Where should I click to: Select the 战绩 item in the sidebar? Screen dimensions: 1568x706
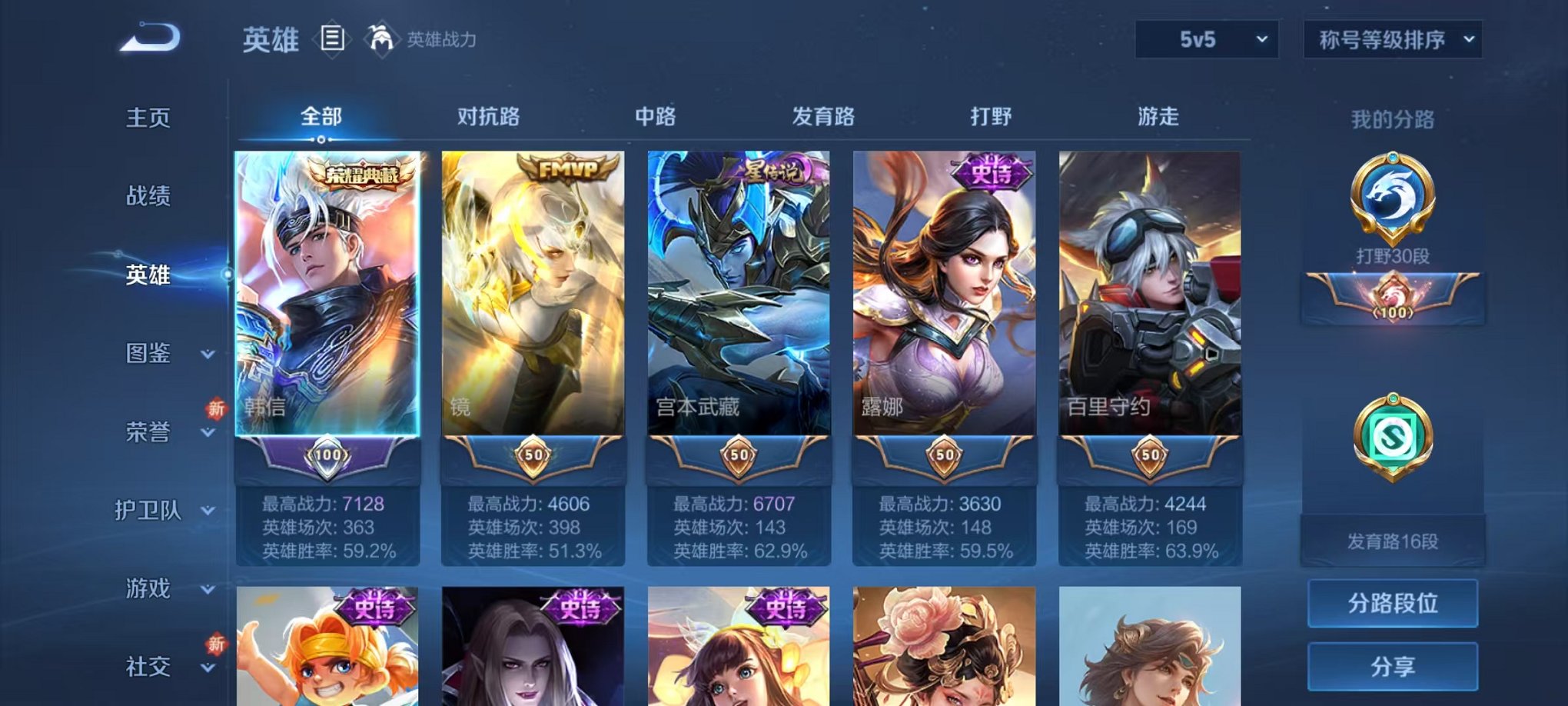point(145,197)
